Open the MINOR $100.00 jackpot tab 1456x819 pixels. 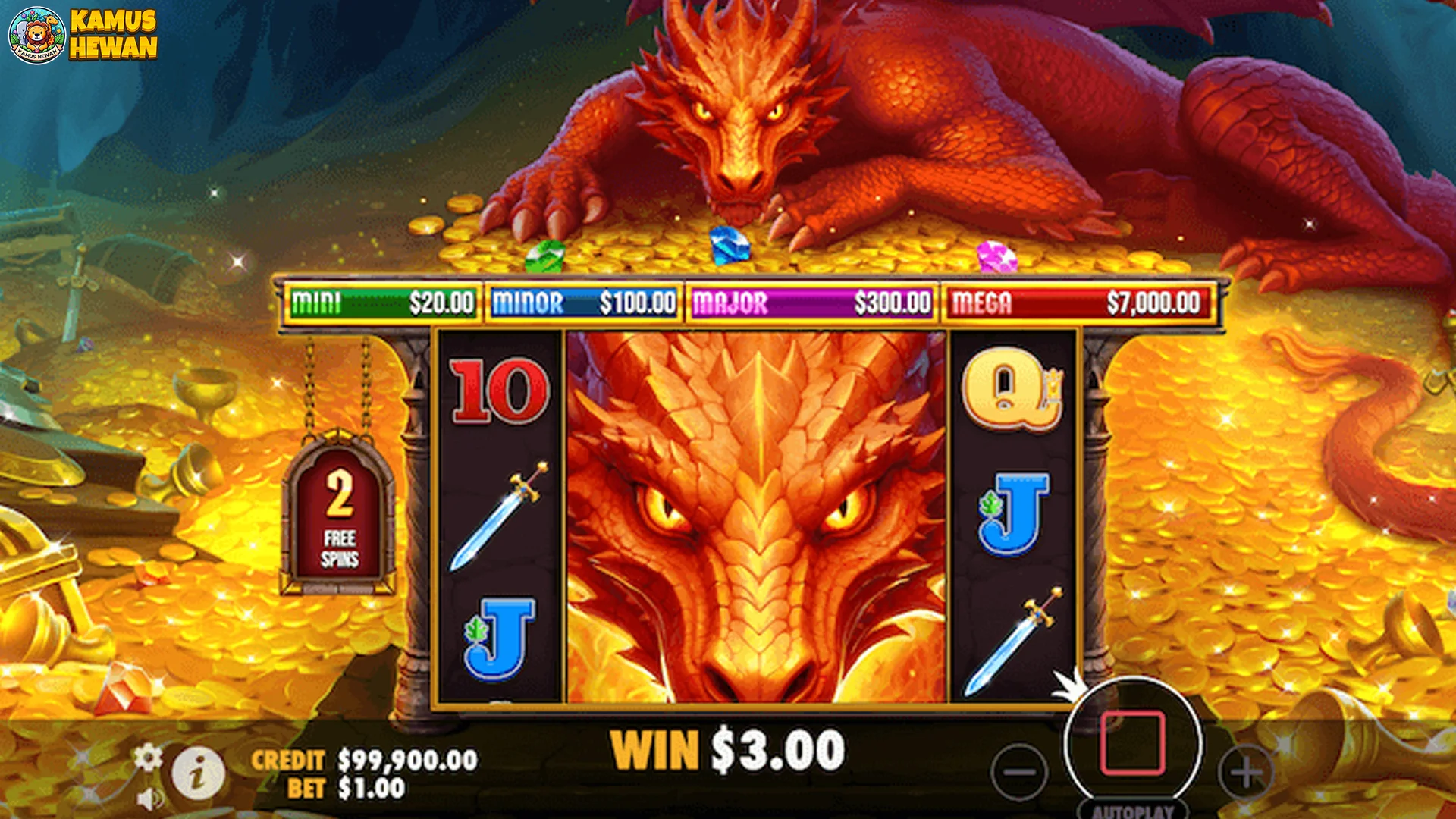[582, 303]
